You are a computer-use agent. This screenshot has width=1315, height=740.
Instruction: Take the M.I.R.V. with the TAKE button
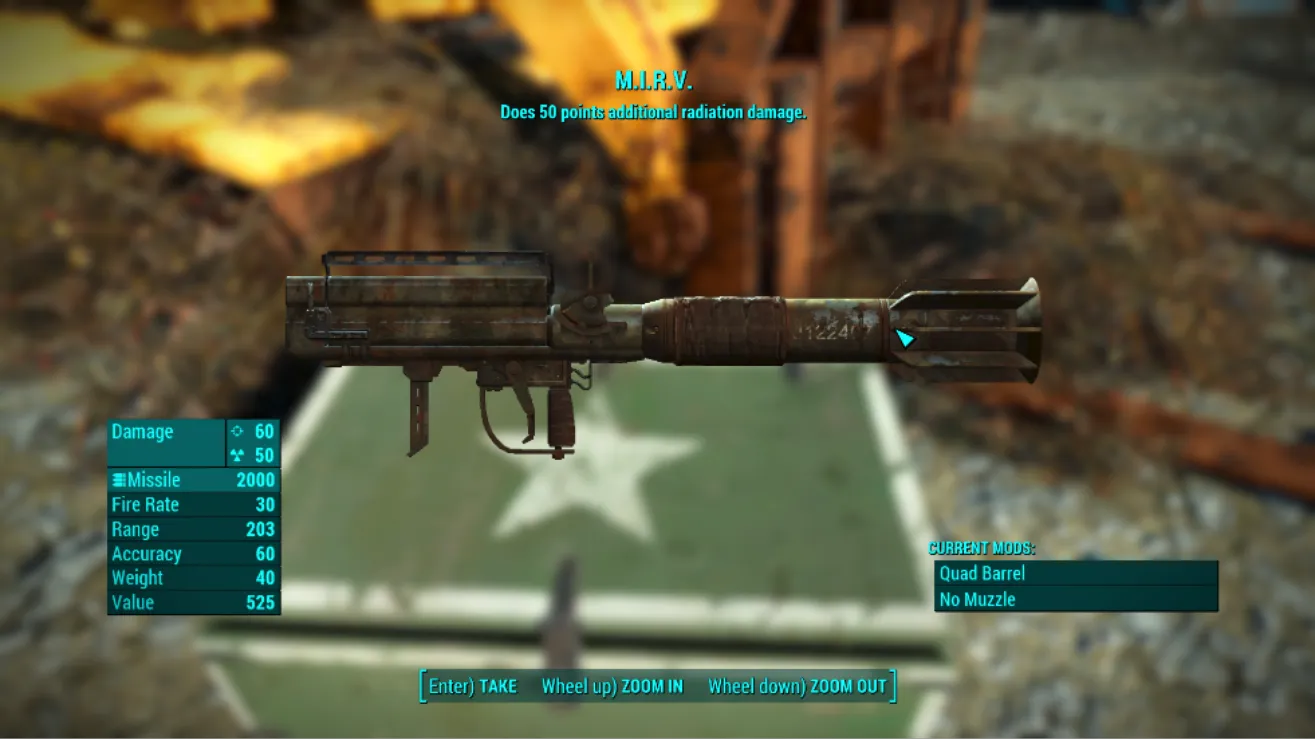(473, 687)
